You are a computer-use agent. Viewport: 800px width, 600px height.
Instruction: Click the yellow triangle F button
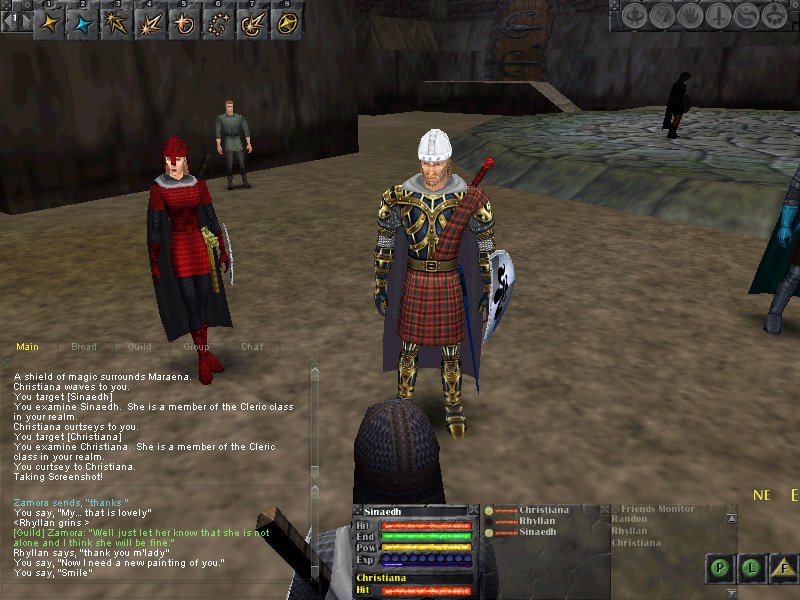(785, 569)
